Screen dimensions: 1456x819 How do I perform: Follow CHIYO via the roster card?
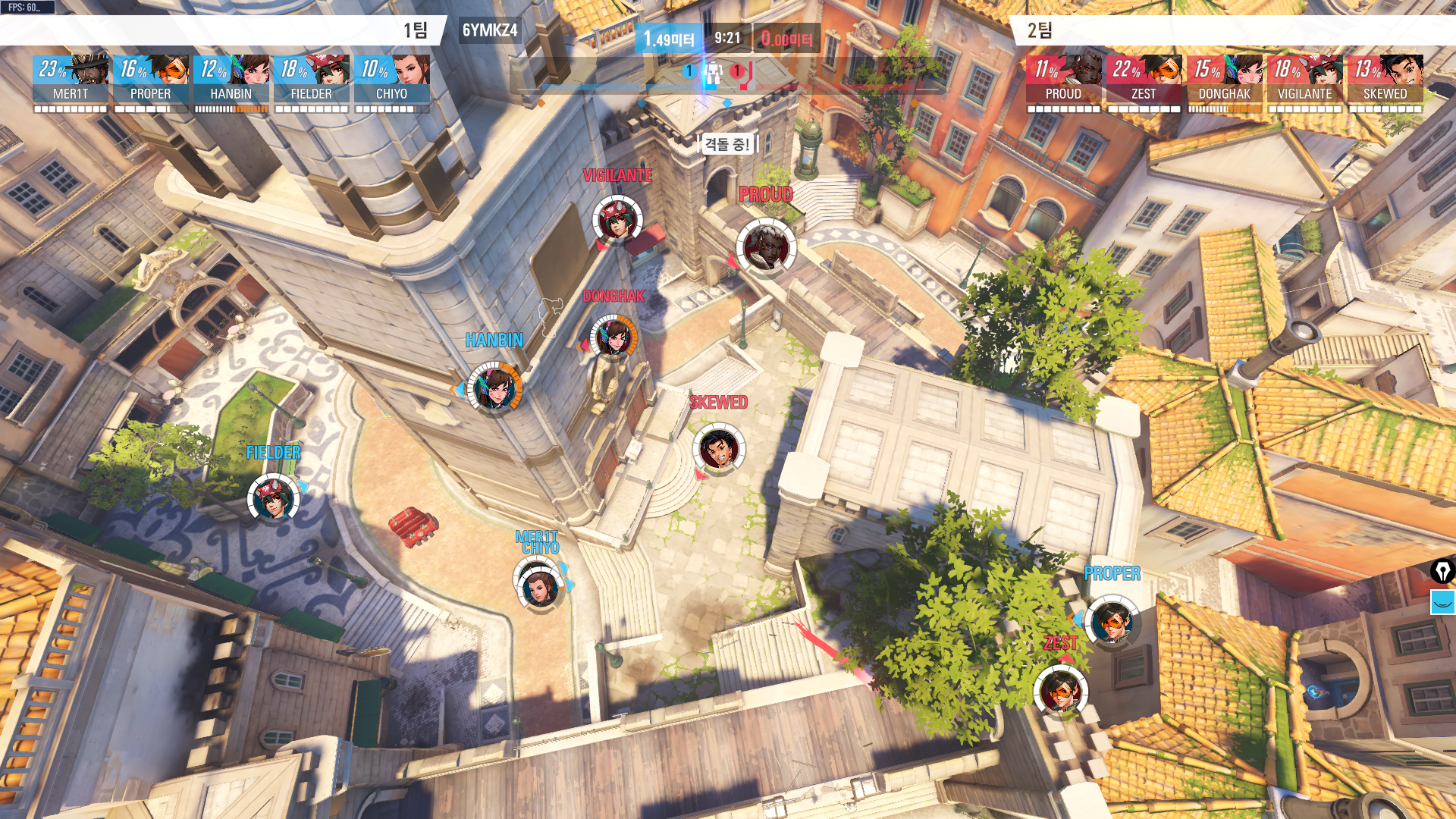[x=392, y=81]
